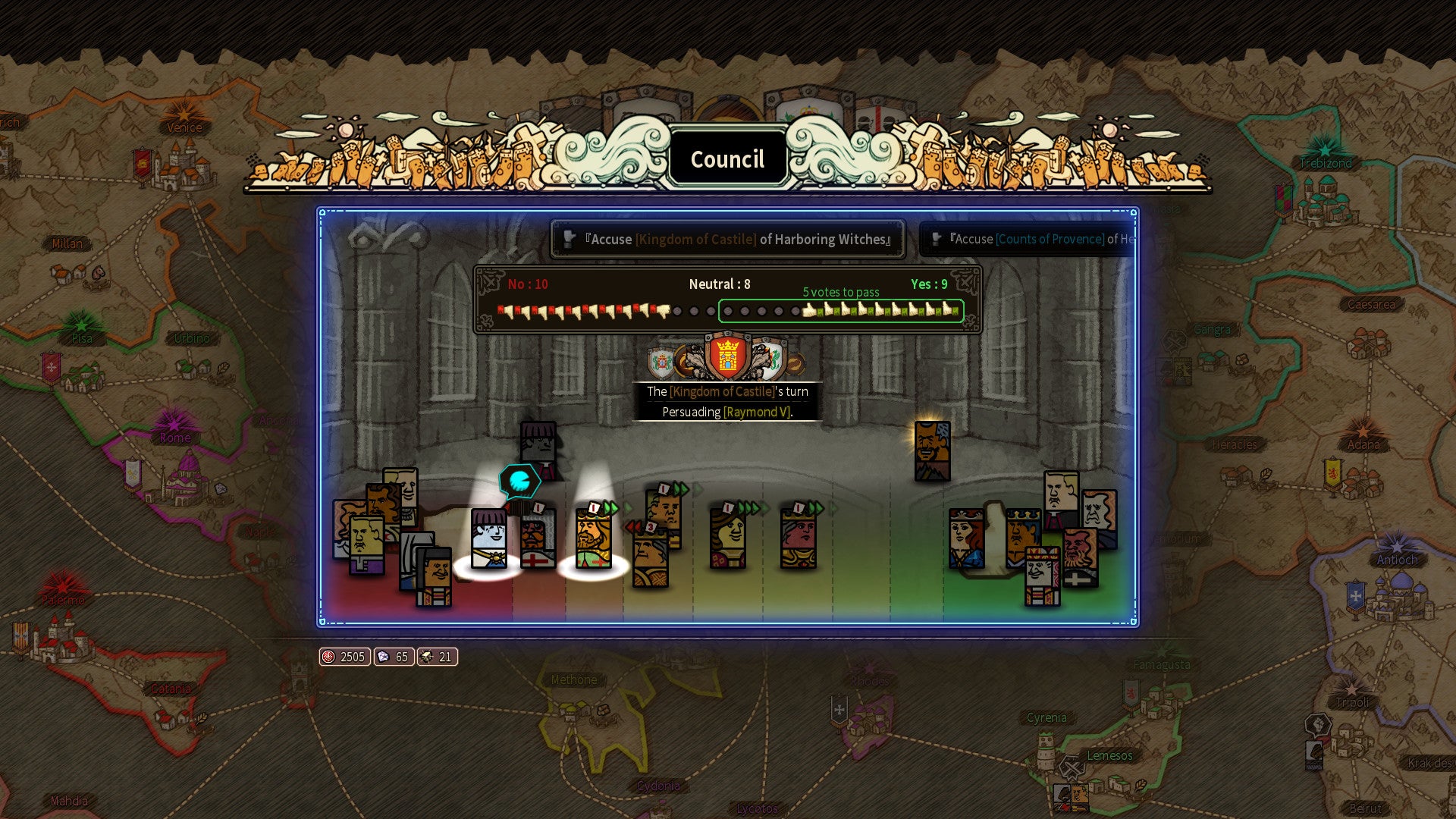Select the Accuse Kingdom of Castile agenda tab

[728, 240]
